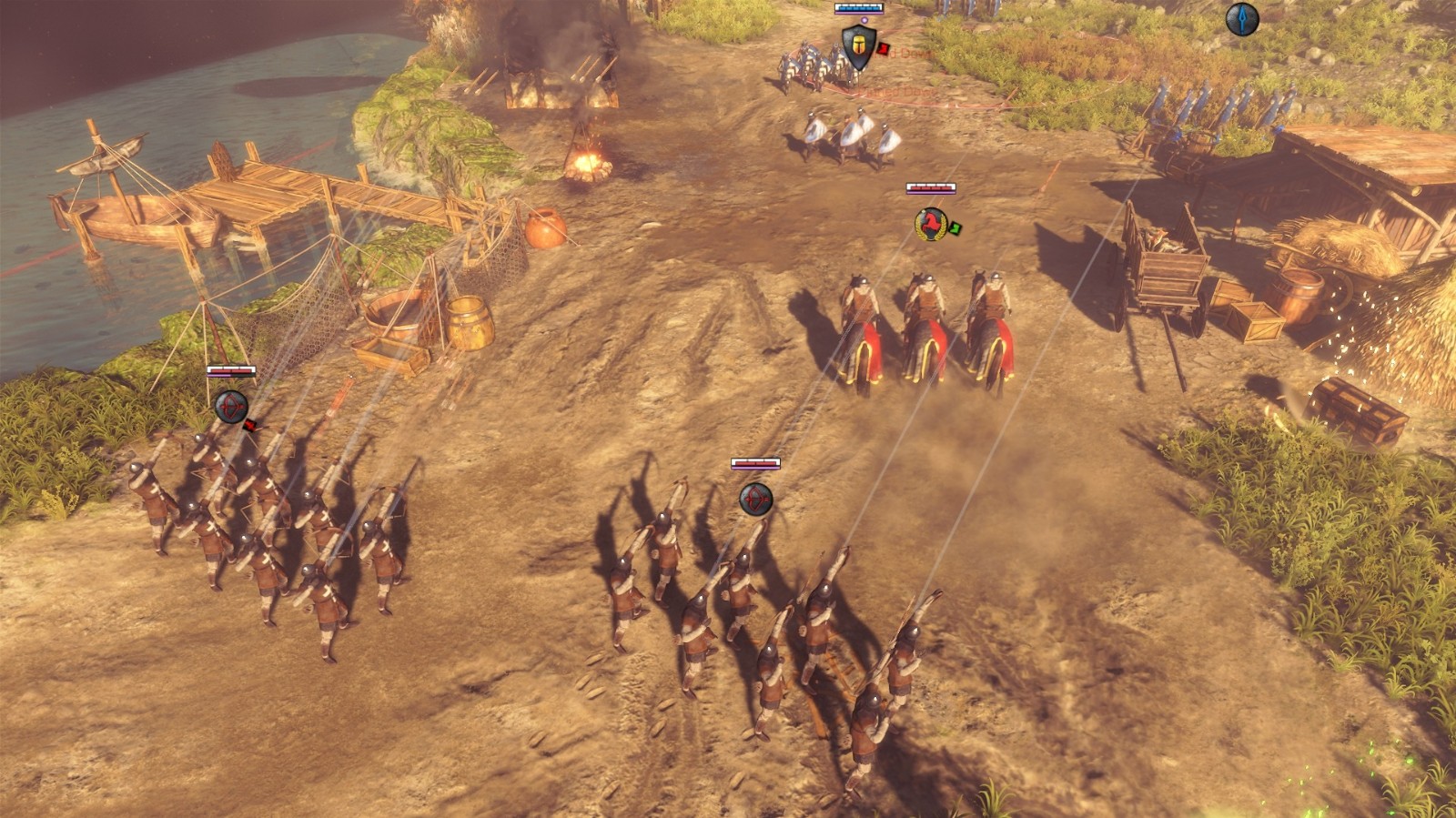Expand the knight squad's unit count bar
Viewport: 1456px width, 818px height.
859,5
